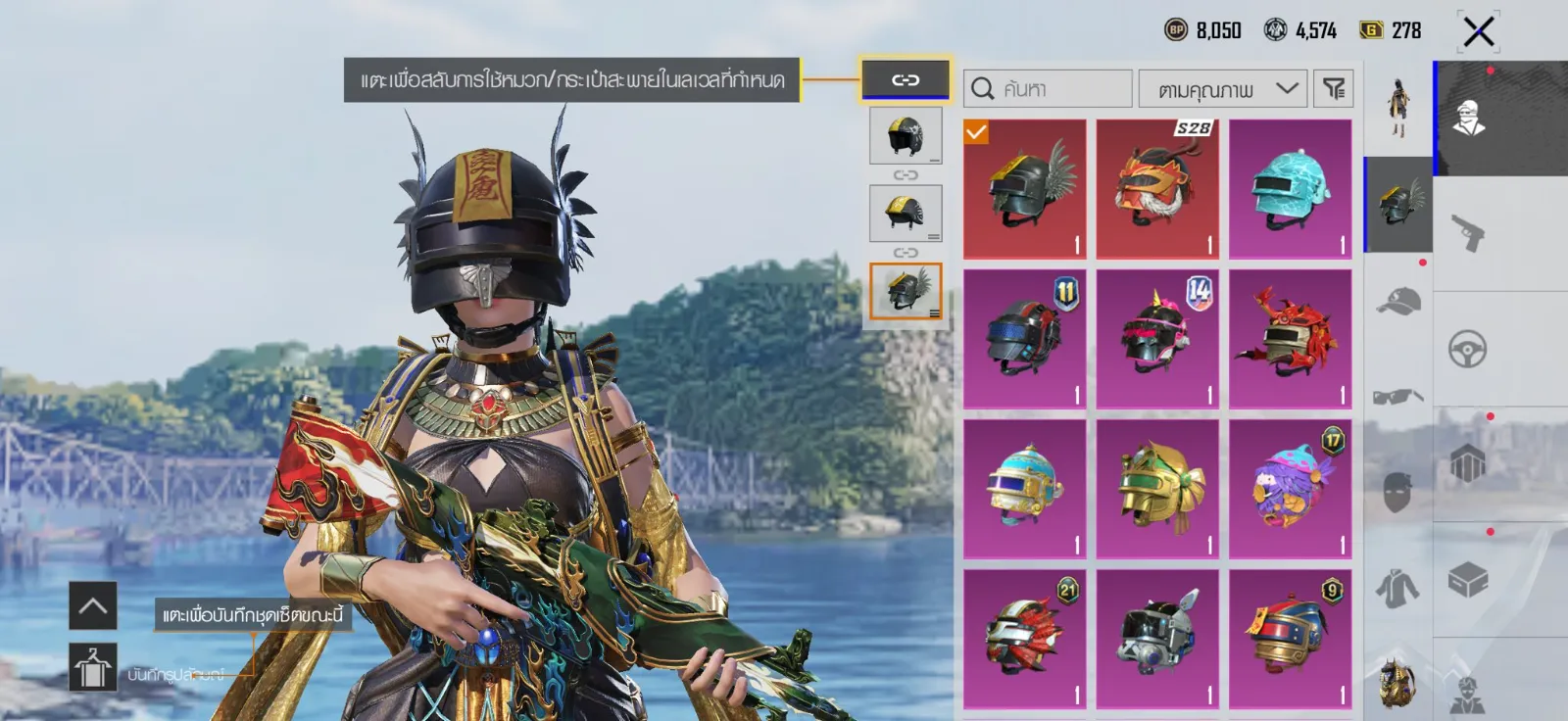1568x721 pixels.
Task: Select the teal ice helmet skin
Action: (1290, 189)
